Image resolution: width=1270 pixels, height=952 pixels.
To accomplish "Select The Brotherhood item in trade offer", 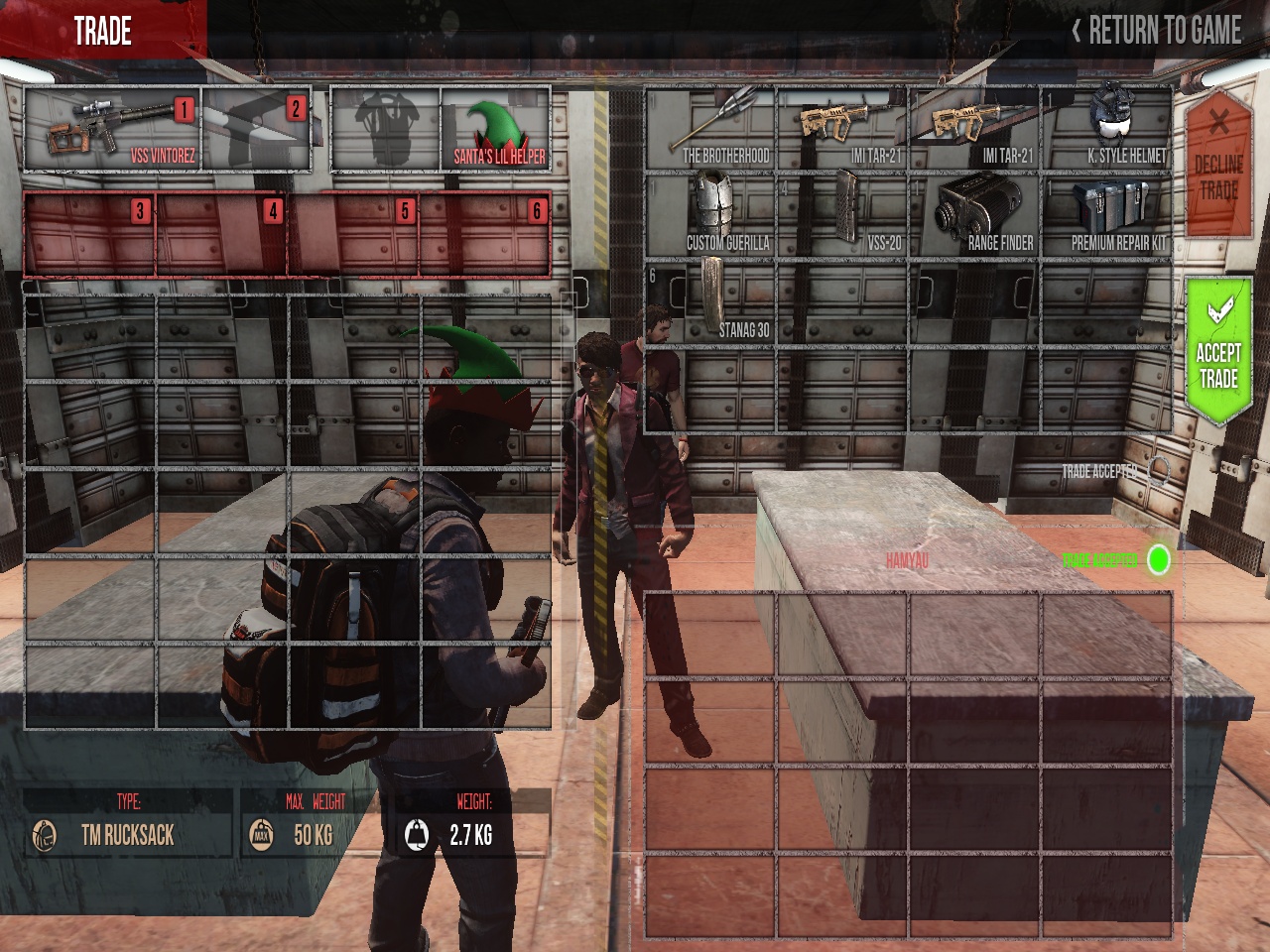I will click(x=710, y=127).
